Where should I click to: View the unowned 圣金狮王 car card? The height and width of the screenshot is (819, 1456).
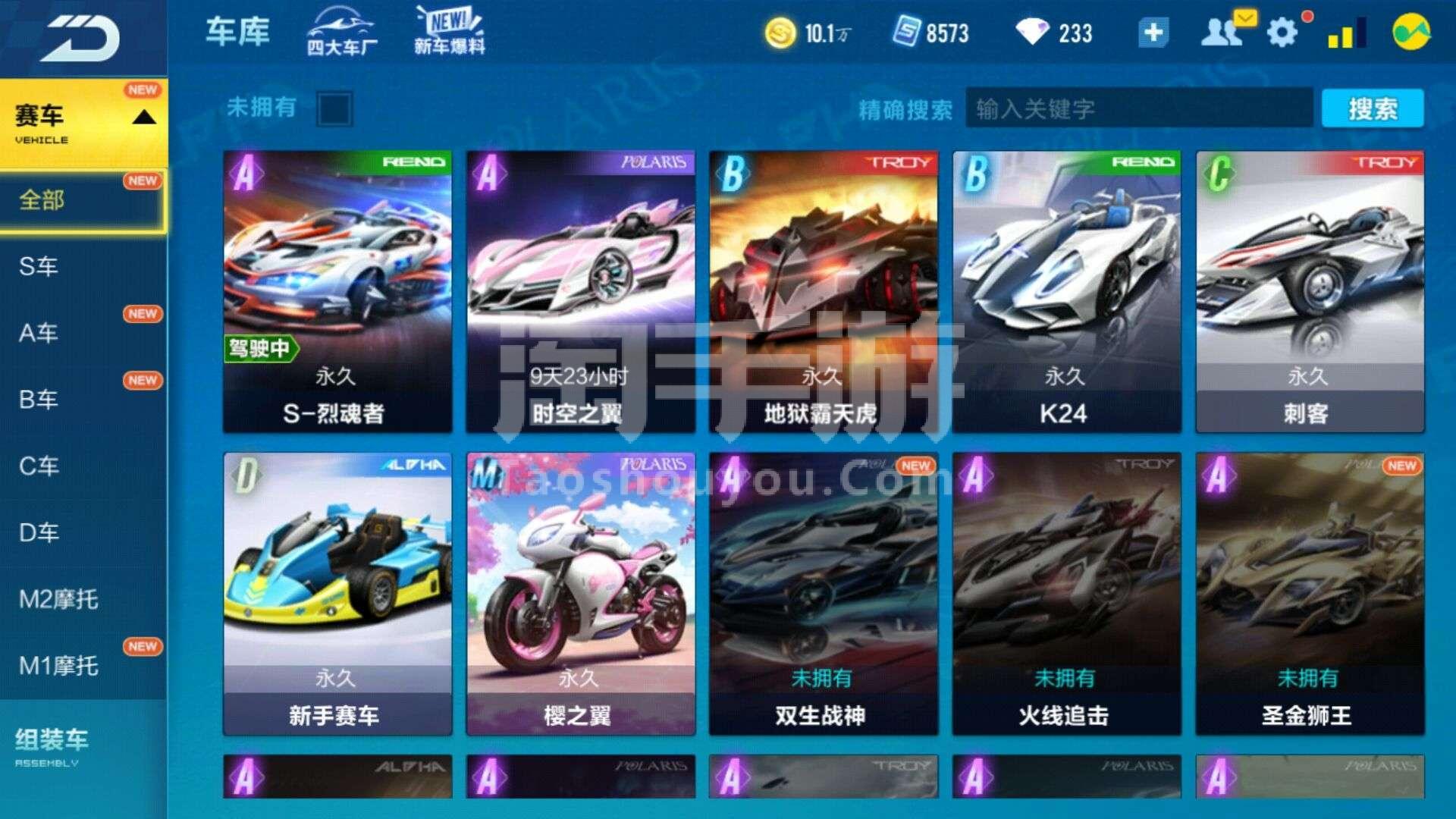point(1310,593)
